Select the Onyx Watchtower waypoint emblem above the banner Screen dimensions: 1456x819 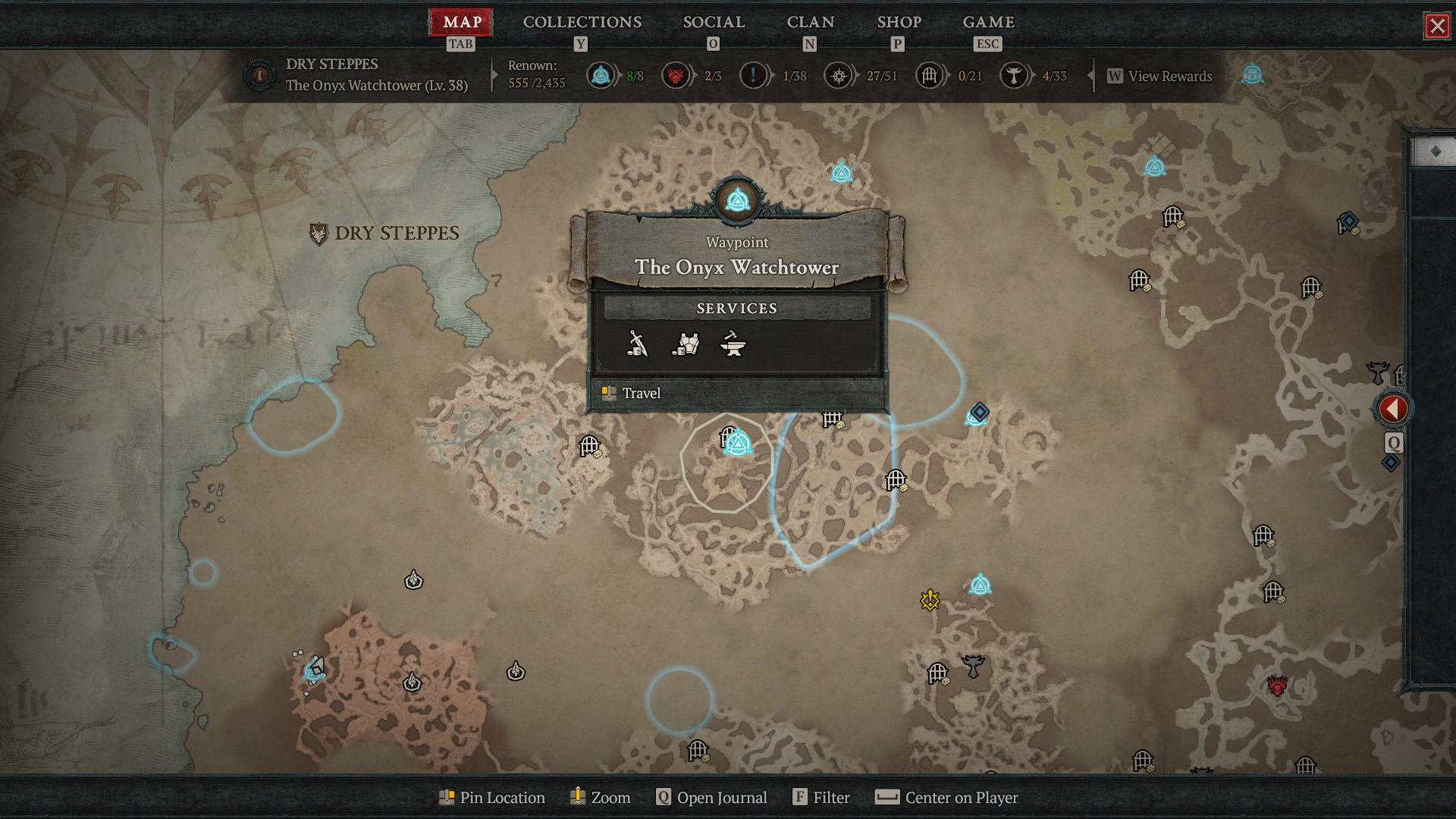pos(736,199)
